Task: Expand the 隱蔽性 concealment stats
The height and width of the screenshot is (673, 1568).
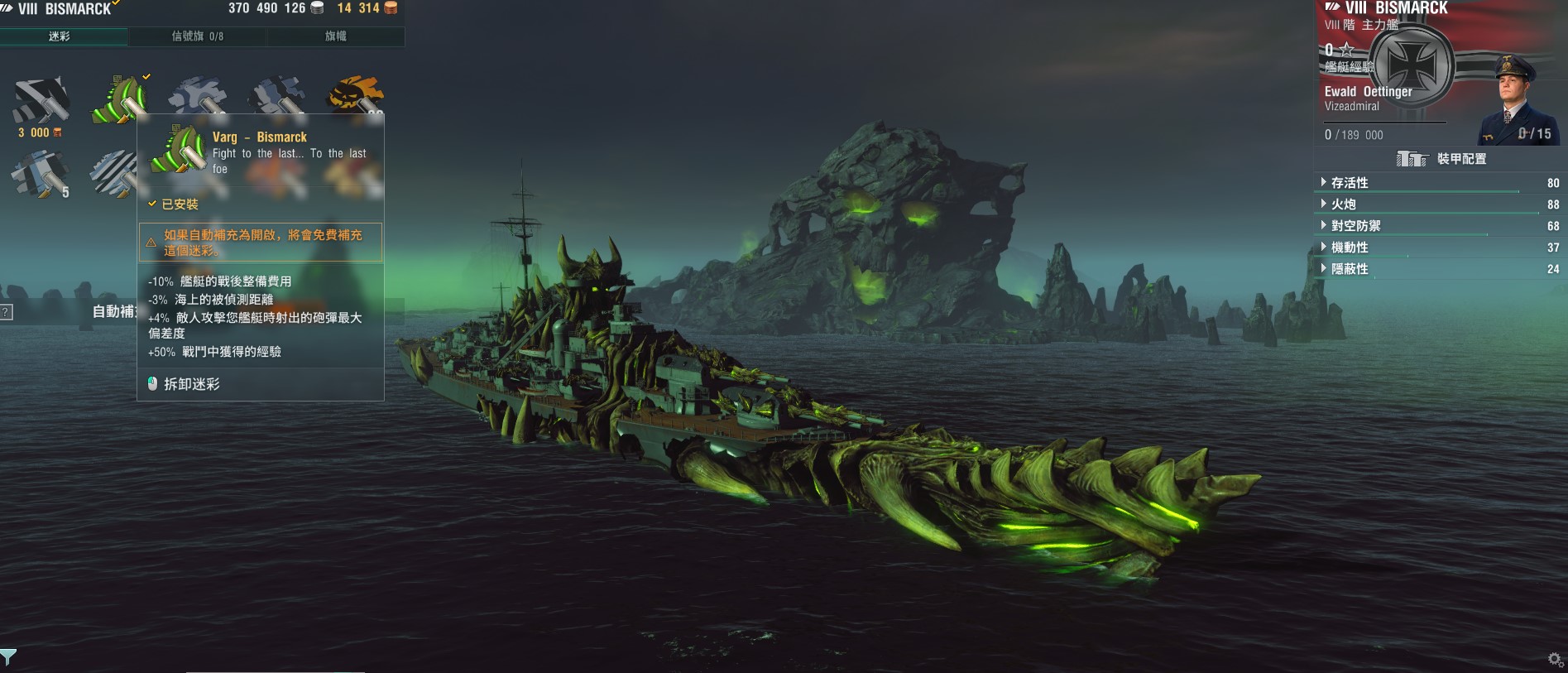Action: 1350,269
